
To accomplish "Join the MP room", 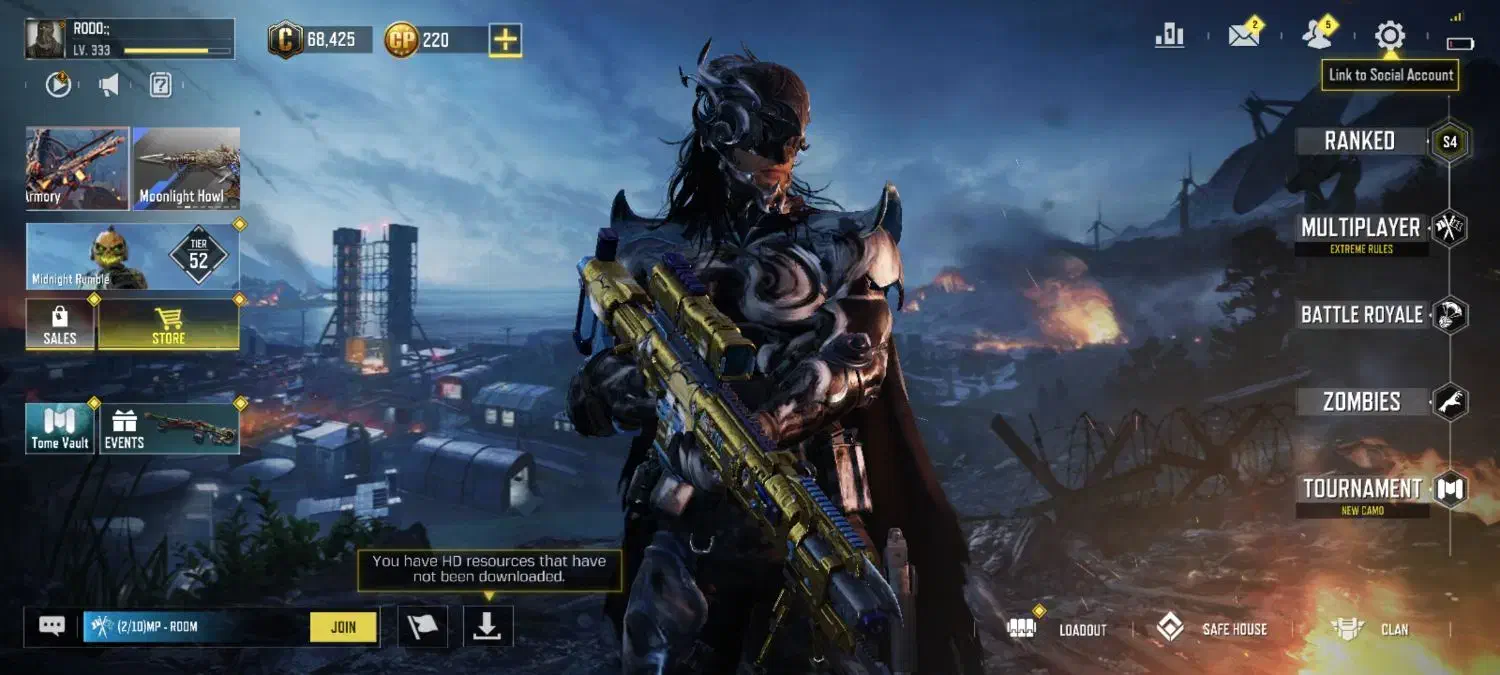I will pyautogui.click(x=343, y=627).
